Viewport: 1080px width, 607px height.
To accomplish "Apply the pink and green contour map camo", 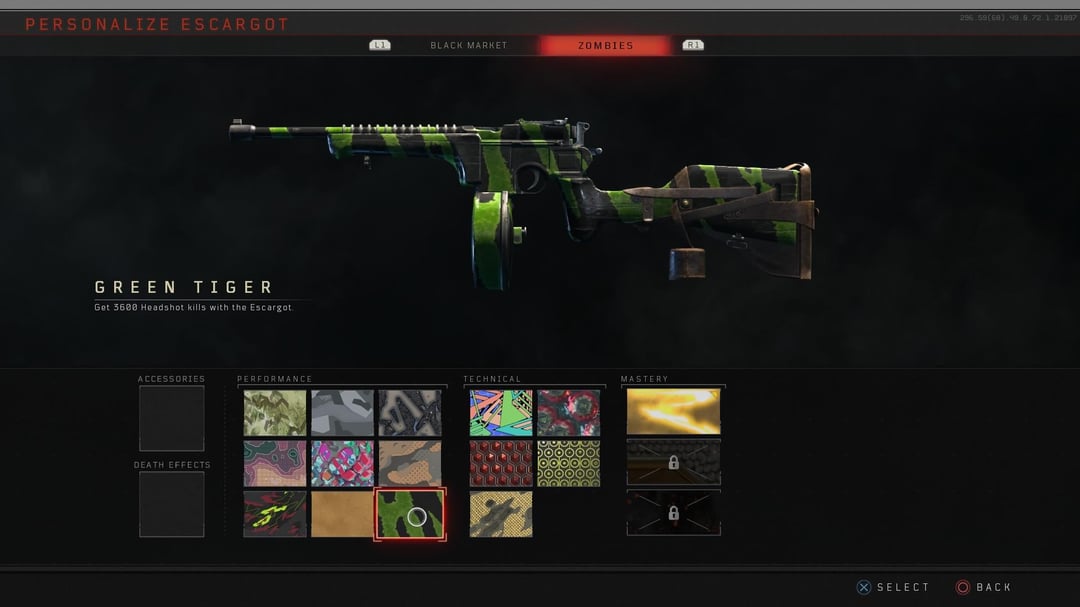I will tap(275, 463).
